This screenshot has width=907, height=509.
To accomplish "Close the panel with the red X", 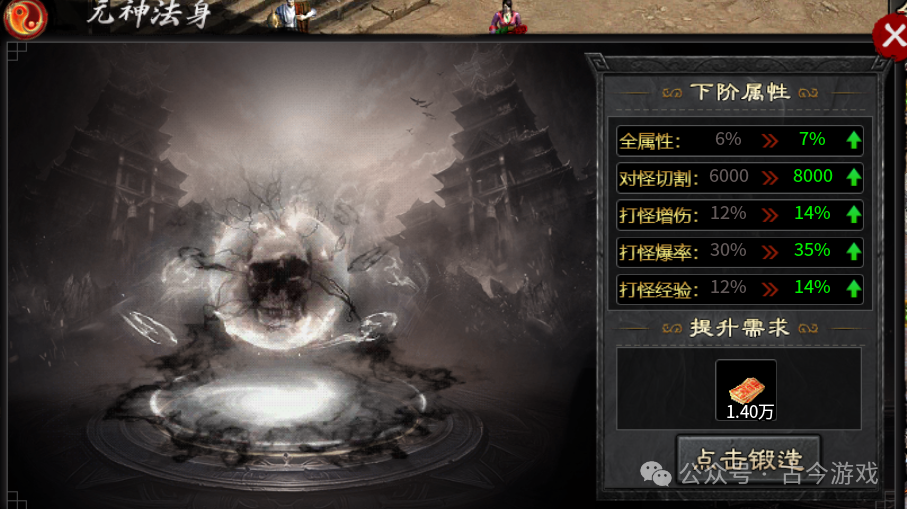I will 889,37.
